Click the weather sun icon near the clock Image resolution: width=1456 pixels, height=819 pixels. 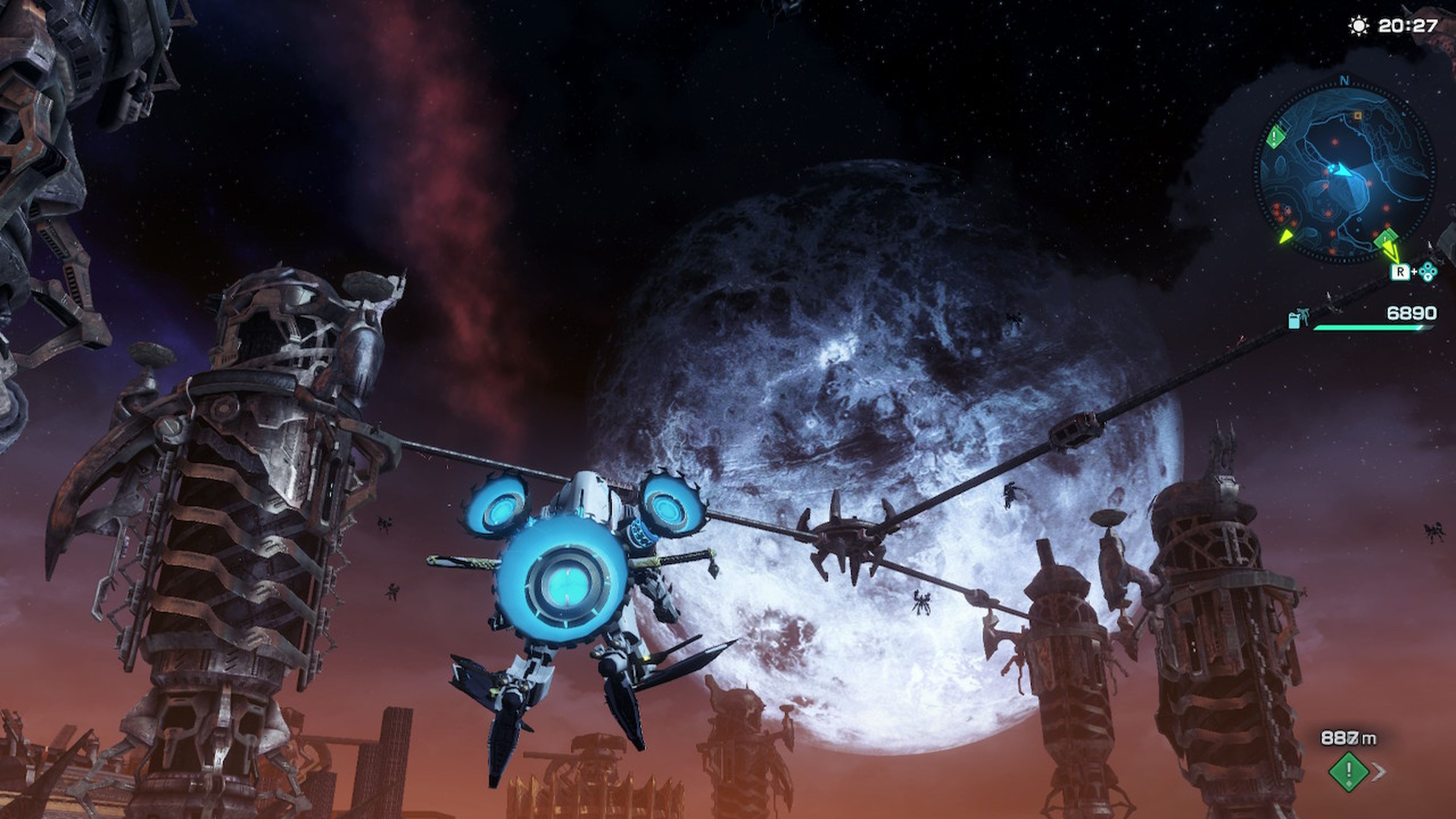(x=1358, y=26)
